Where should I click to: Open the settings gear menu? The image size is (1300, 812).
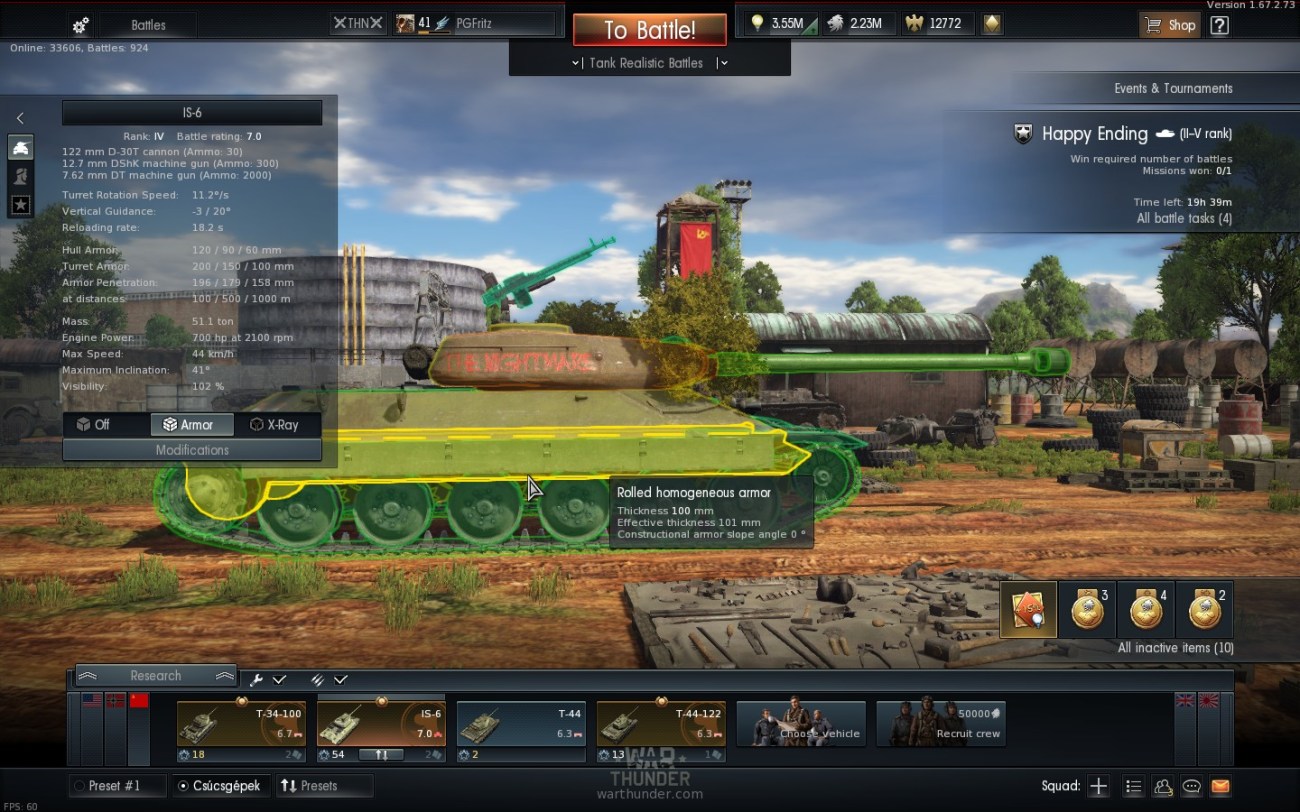click(x=81, y=25)
